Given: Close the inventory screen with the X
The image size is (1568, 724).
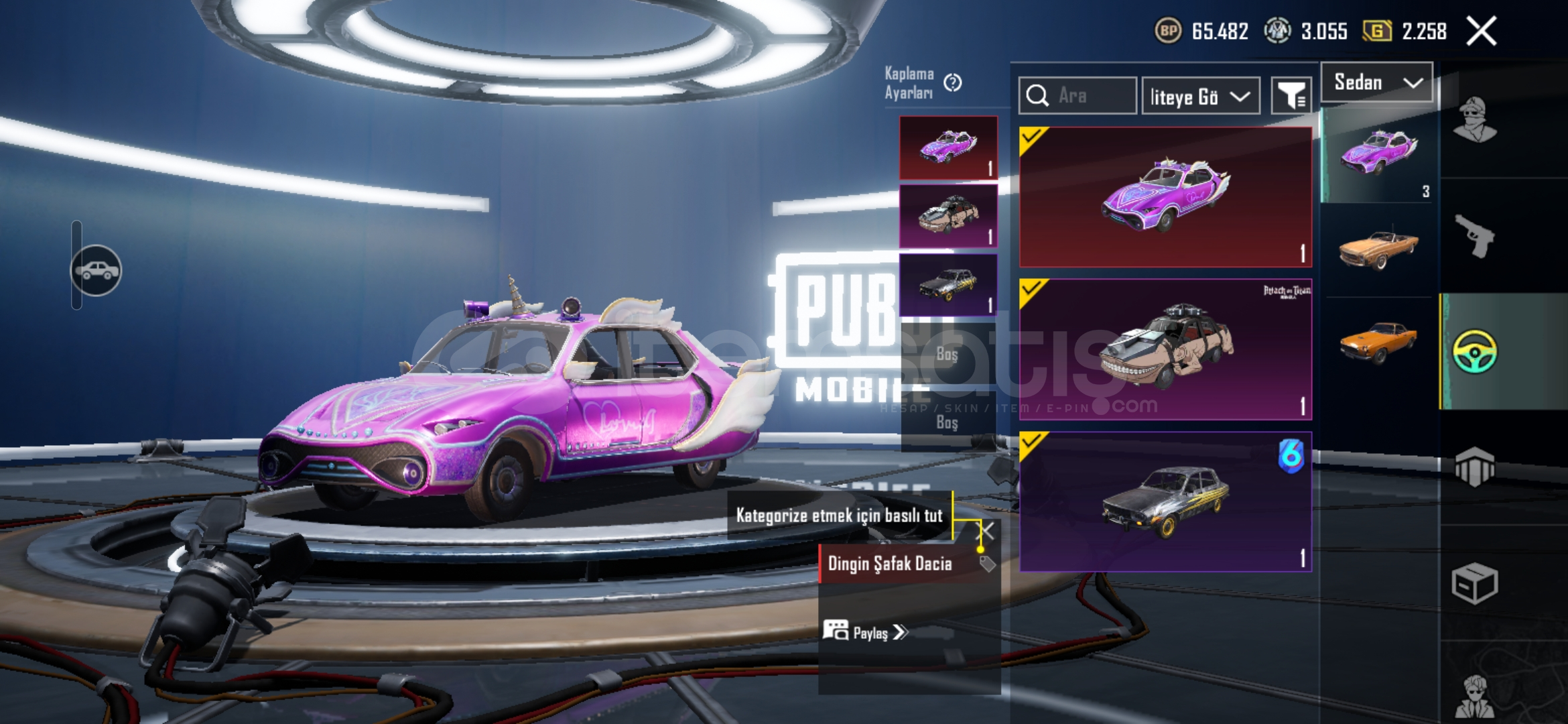Looking at the screenshot, I should tap(1481, 32).
